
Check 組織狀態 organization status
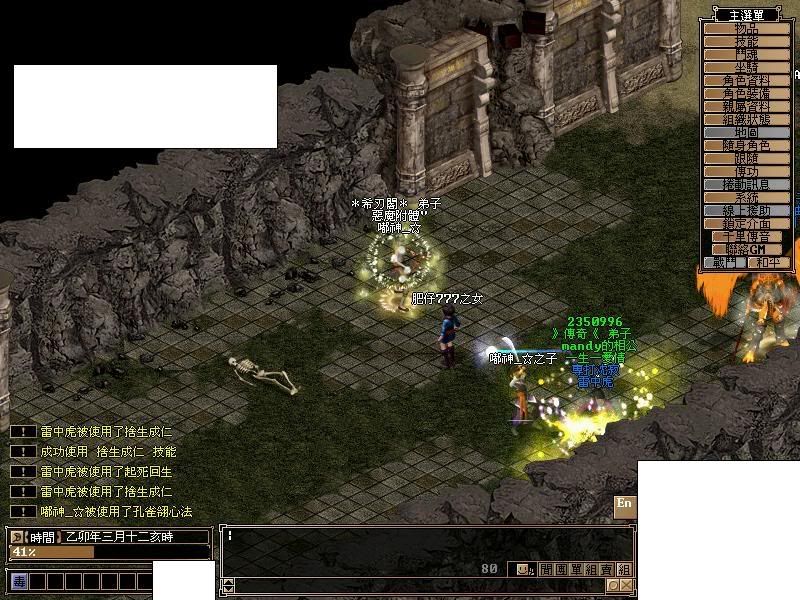747,119
